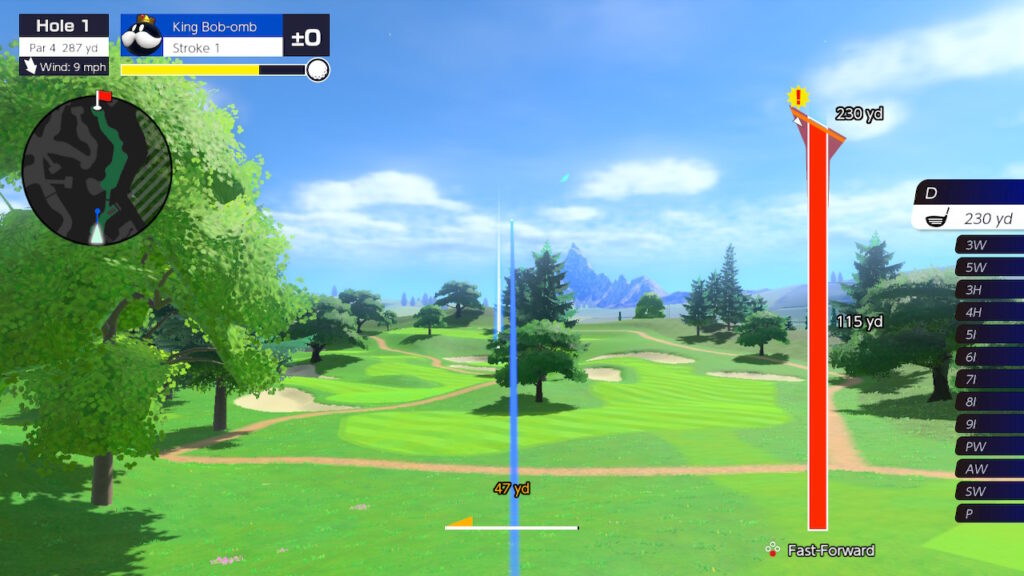Select the 9I iron
The width and height of the screenshot is (1024, 576).
click(988, 424)
